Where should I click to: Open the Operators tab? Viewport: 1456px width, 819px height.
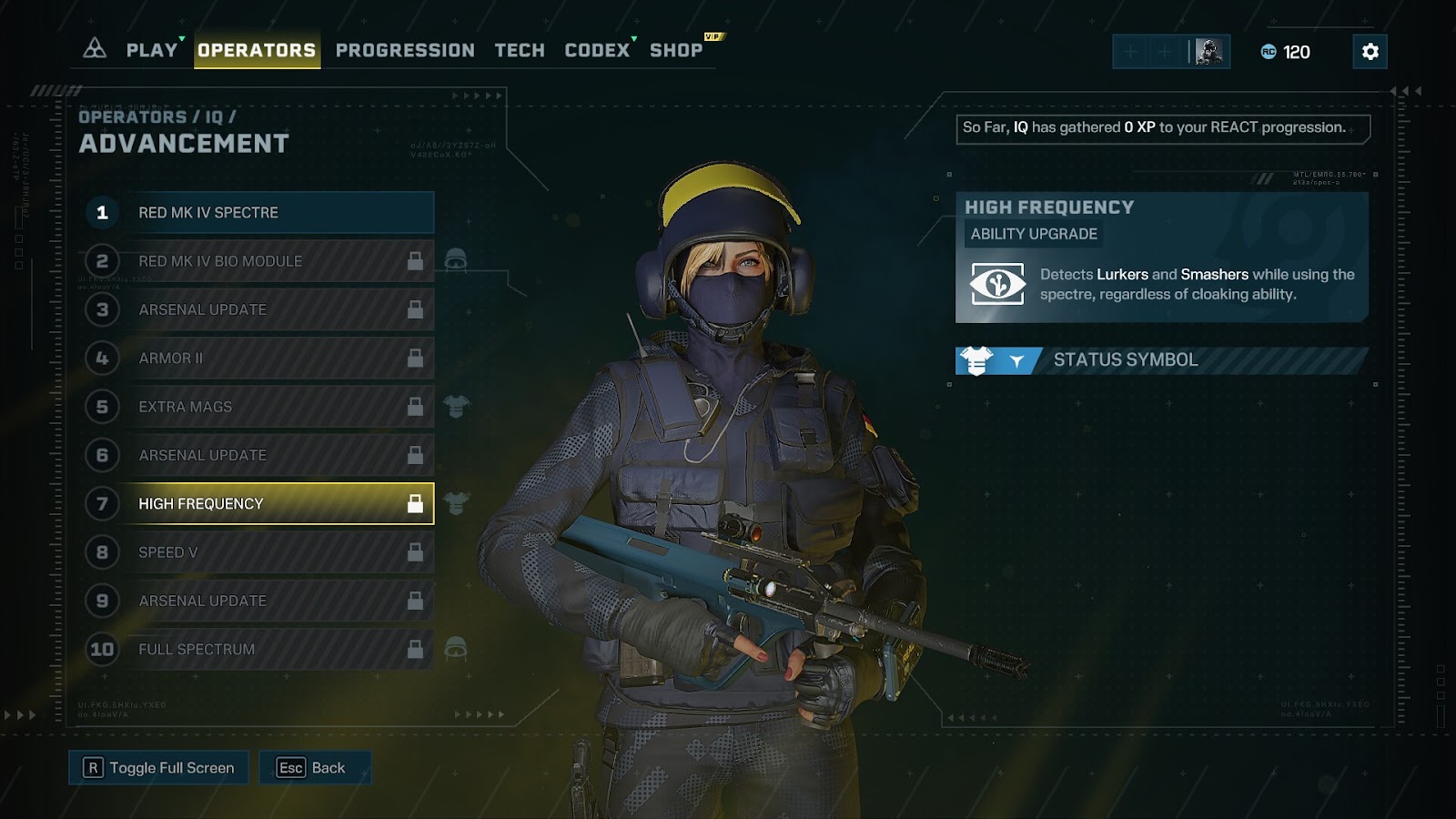pos(257,50)
